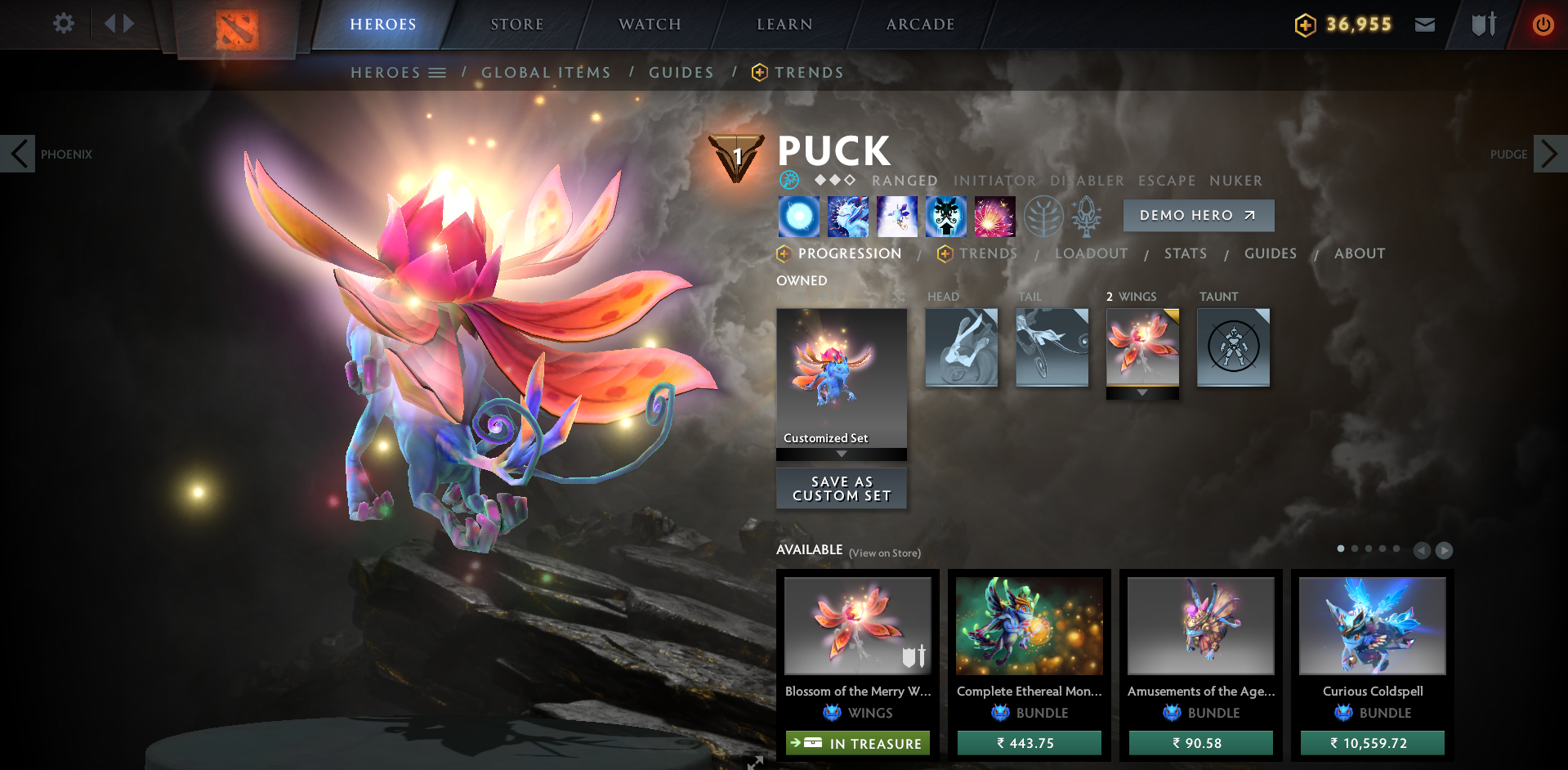Select the Illusory Orb ability icon

799,216
